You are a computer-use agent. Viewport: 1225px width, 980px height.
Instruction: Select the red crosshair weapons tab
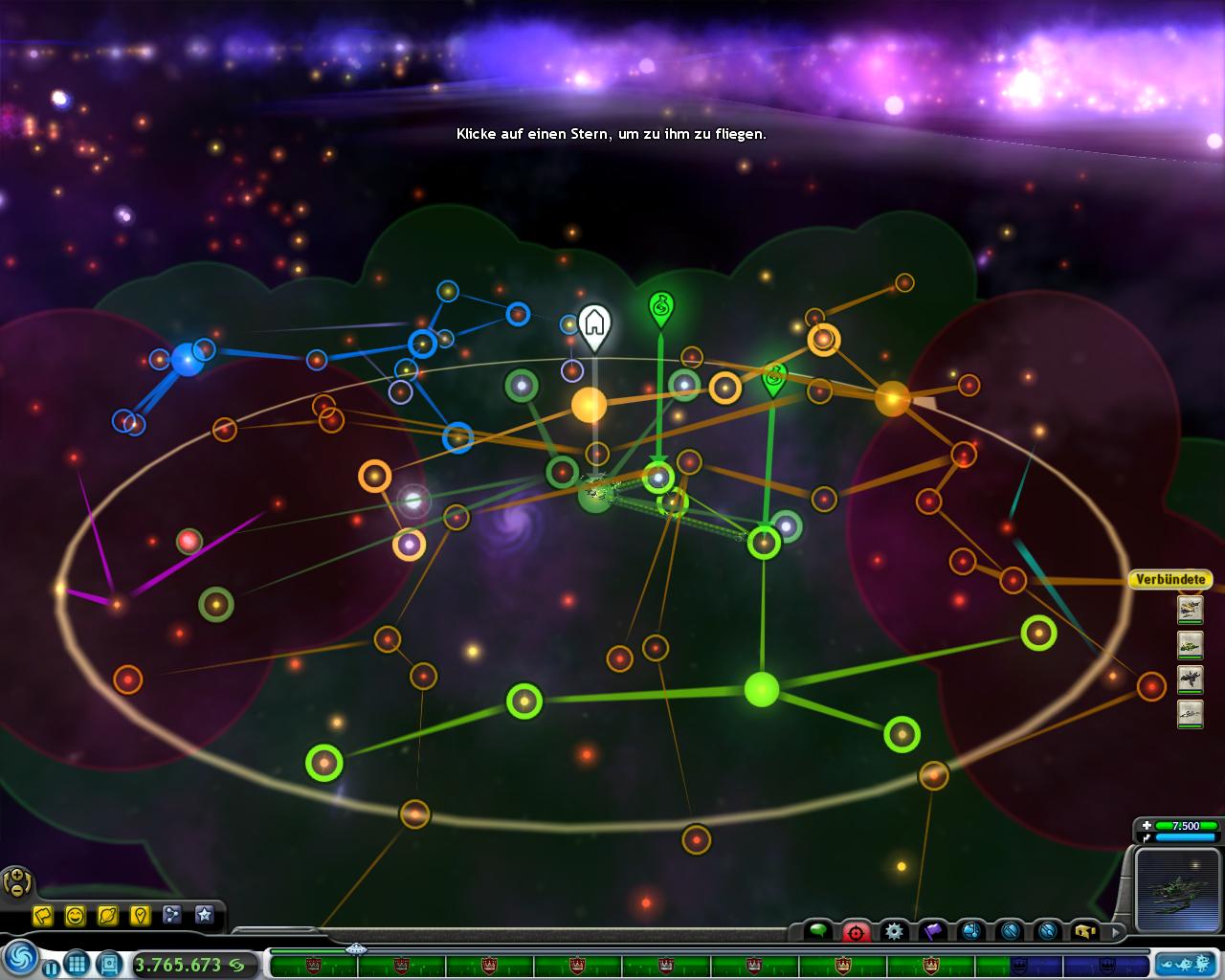click(x=856, y=931)
